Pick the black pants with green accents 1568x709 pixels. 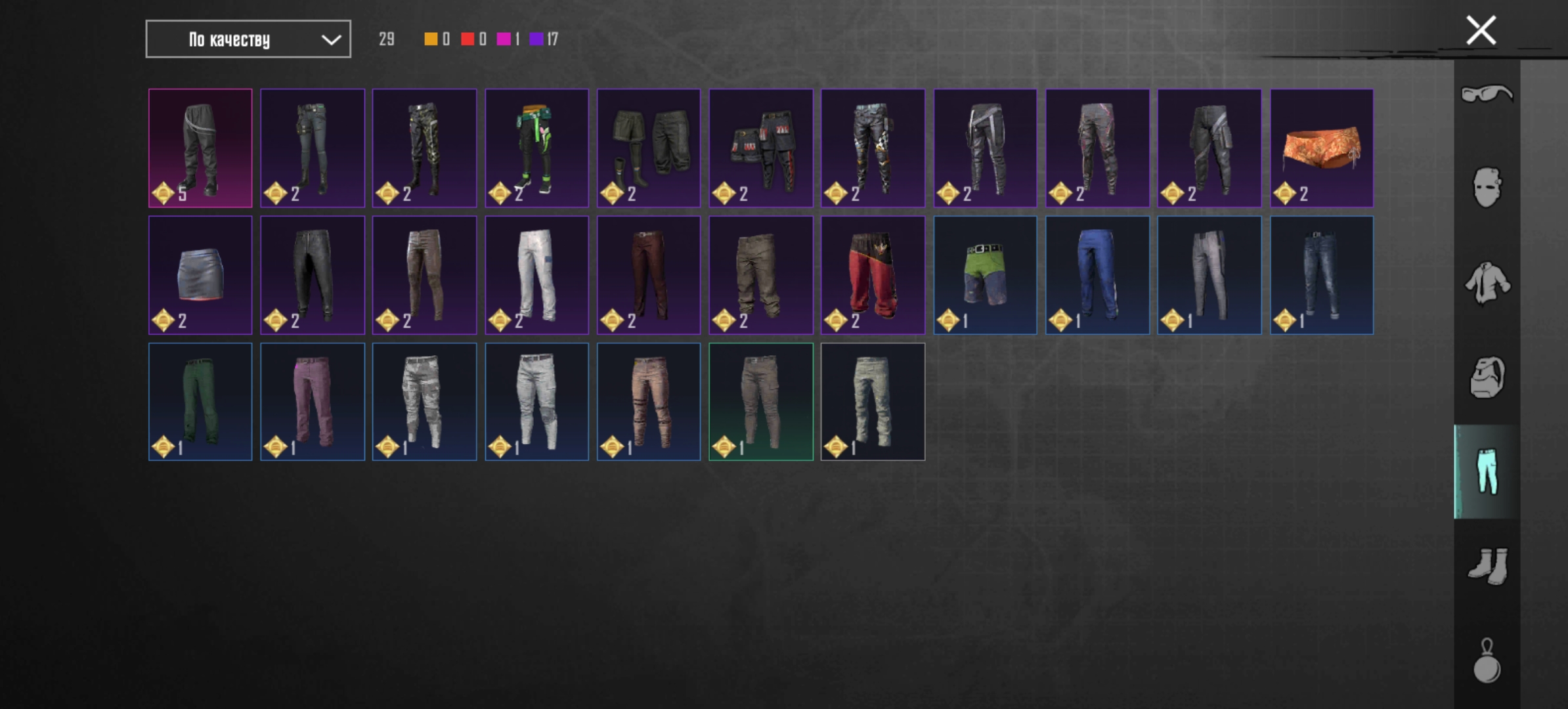(x=536, y=148)
